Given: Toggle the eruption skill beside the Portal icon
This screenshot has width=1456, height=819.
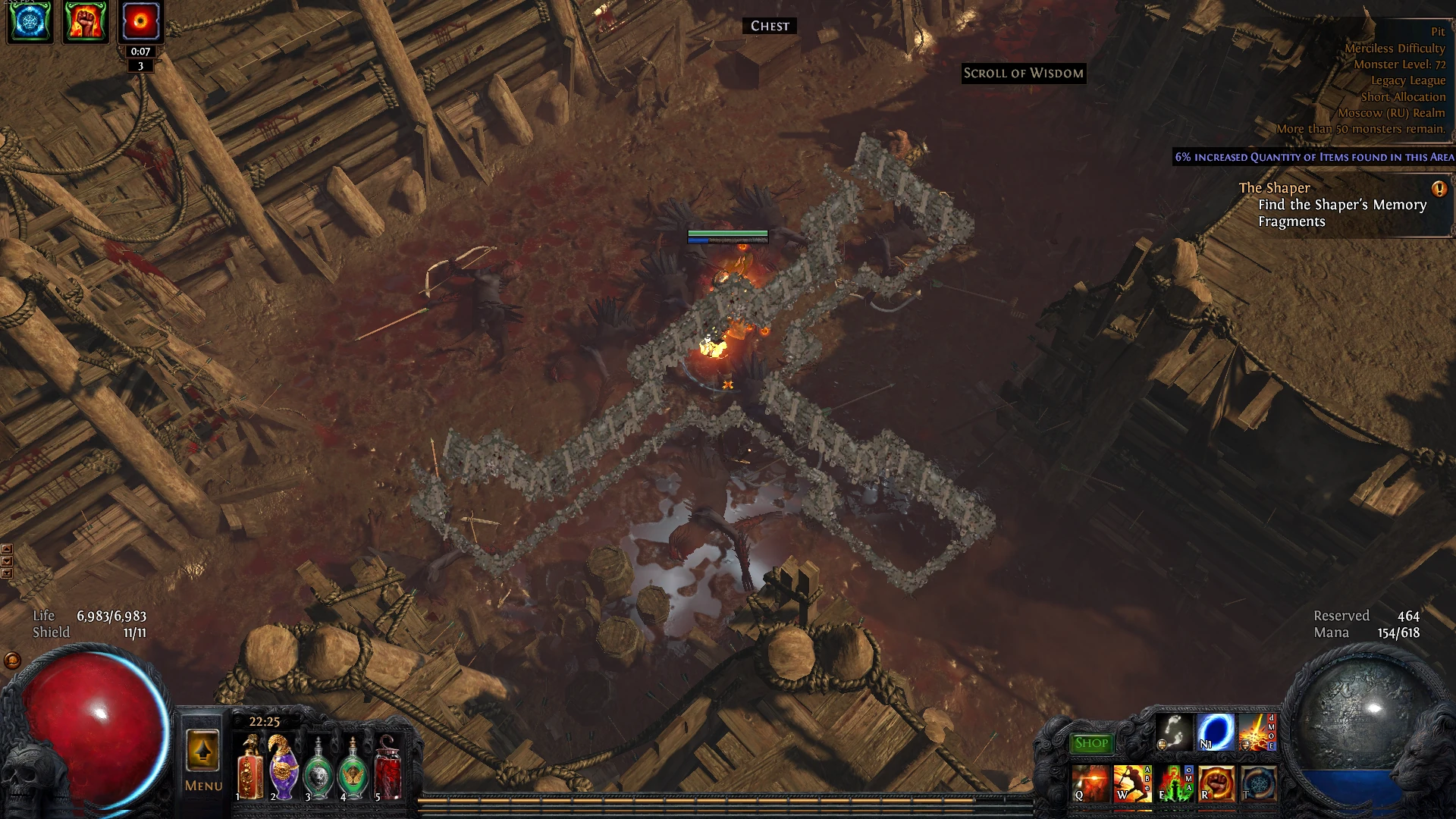Looking at the screenshot, I should click(1259, 733).
